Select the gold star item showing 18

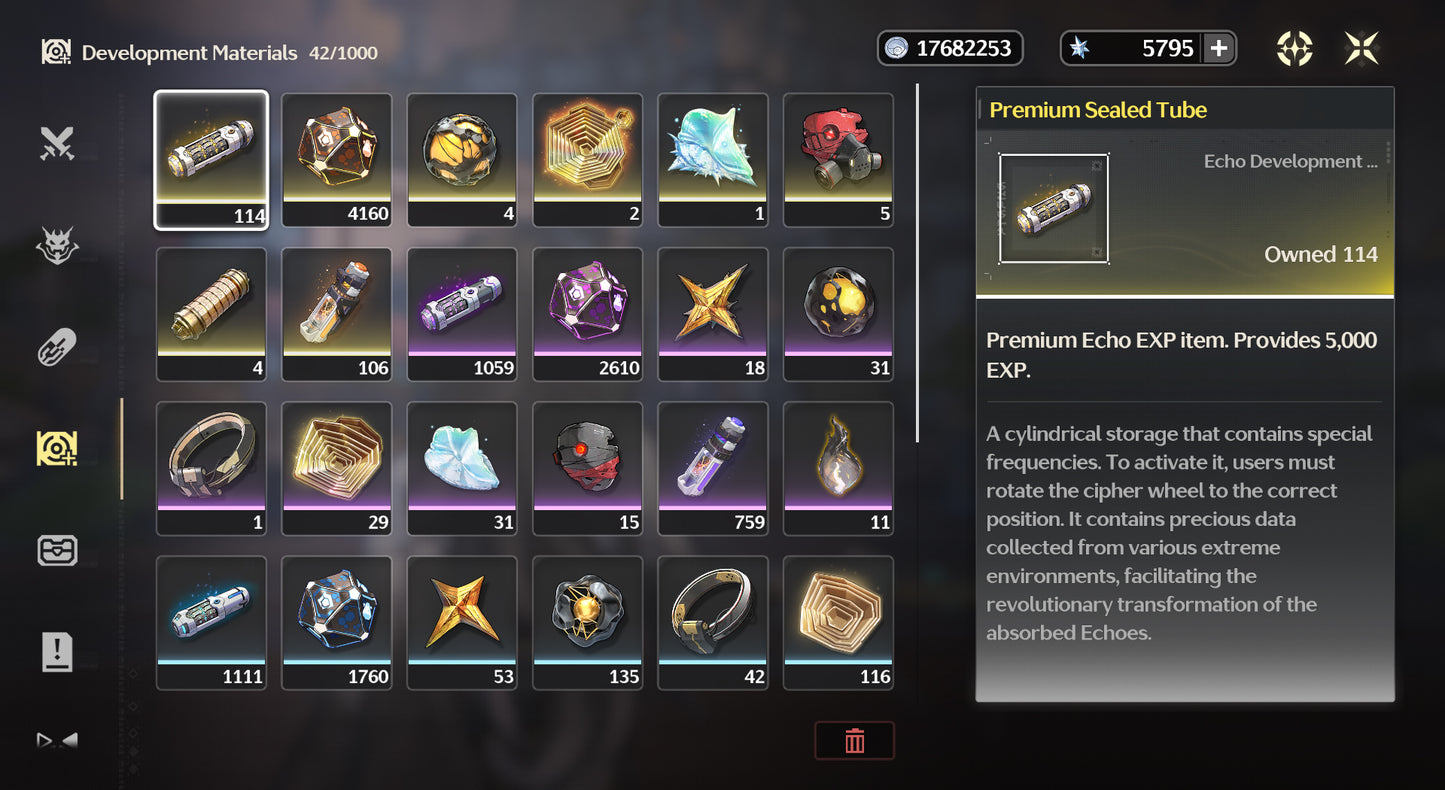[x=713, y=314]
